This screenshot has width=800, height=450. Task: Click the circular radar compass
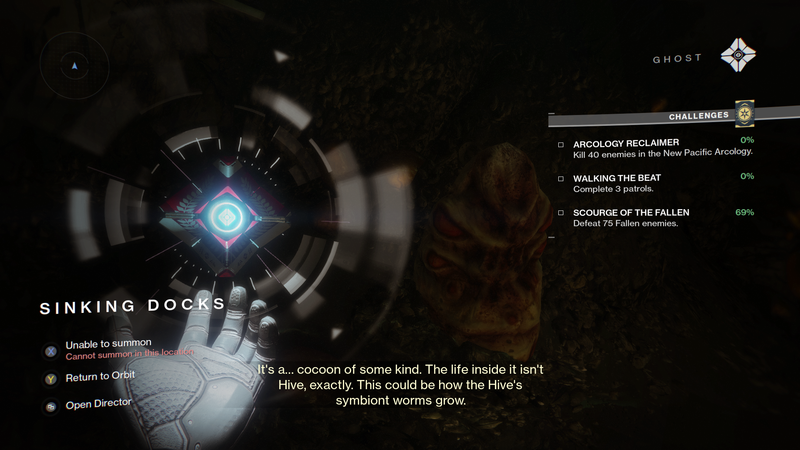(74, 66)
